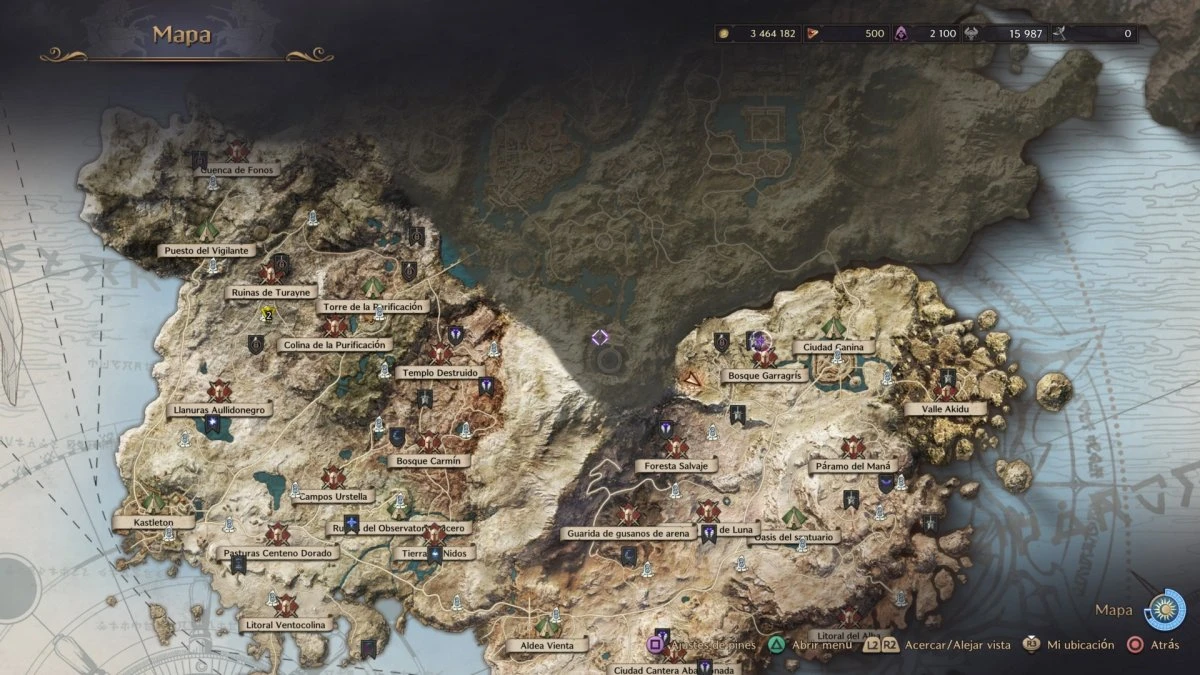Select the Kastleton town label
Screen dimensions: 1200x675
coord(152,522)
